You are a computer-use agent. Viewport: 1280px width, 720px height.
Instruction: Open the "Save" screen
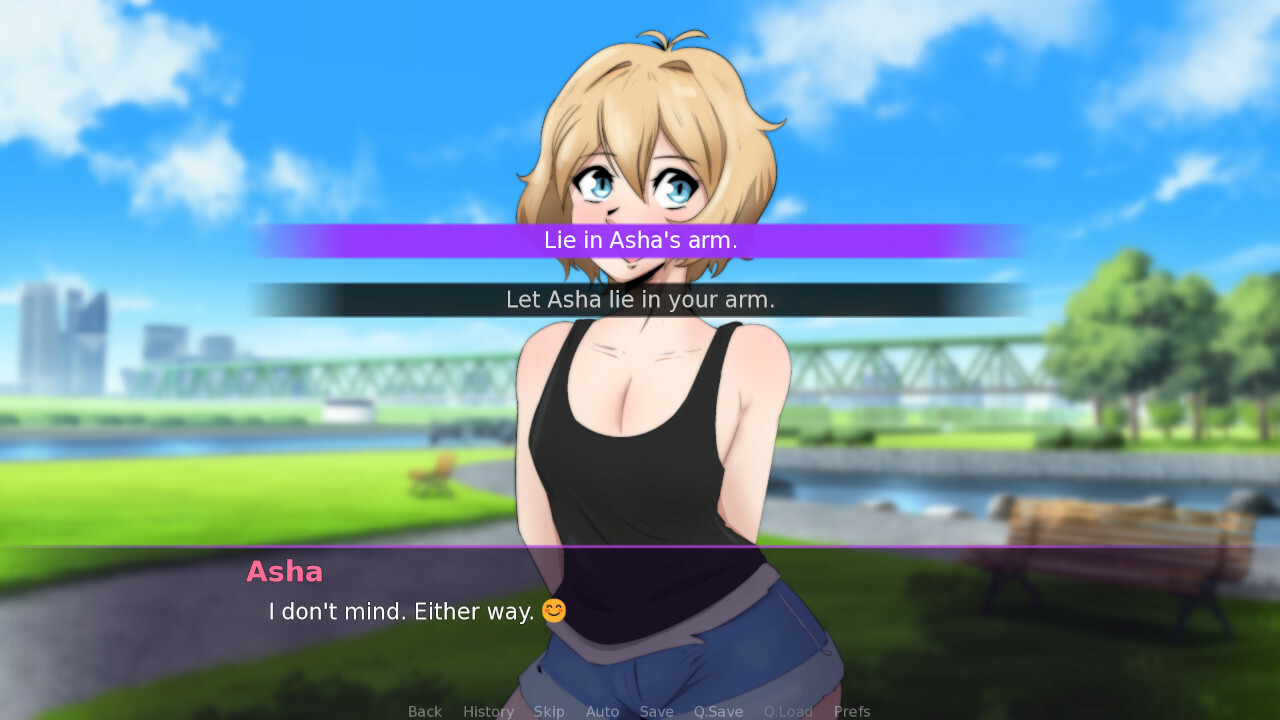656,711
